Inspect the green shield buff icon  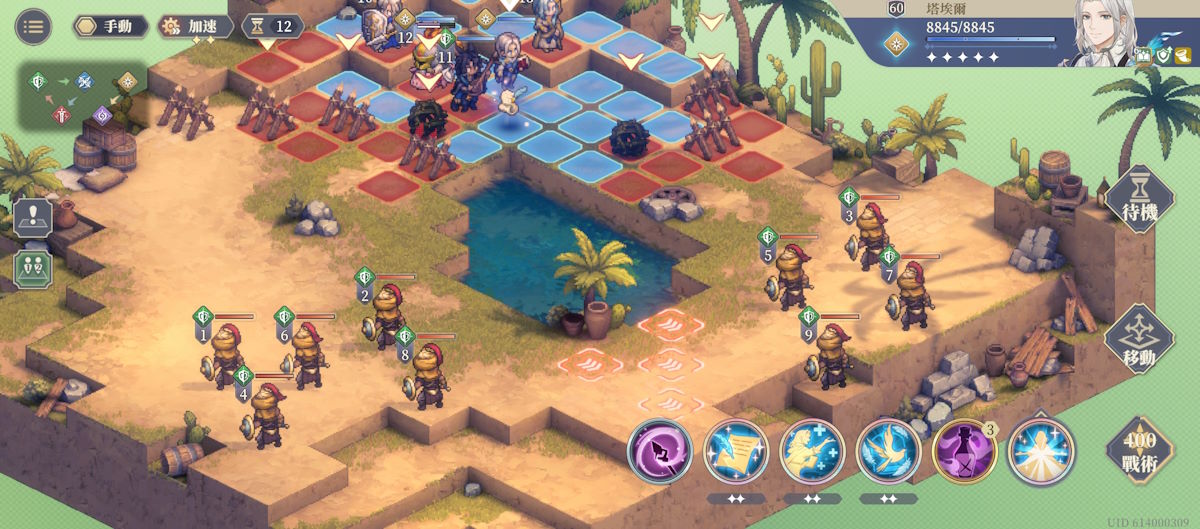coord(1164,57)
